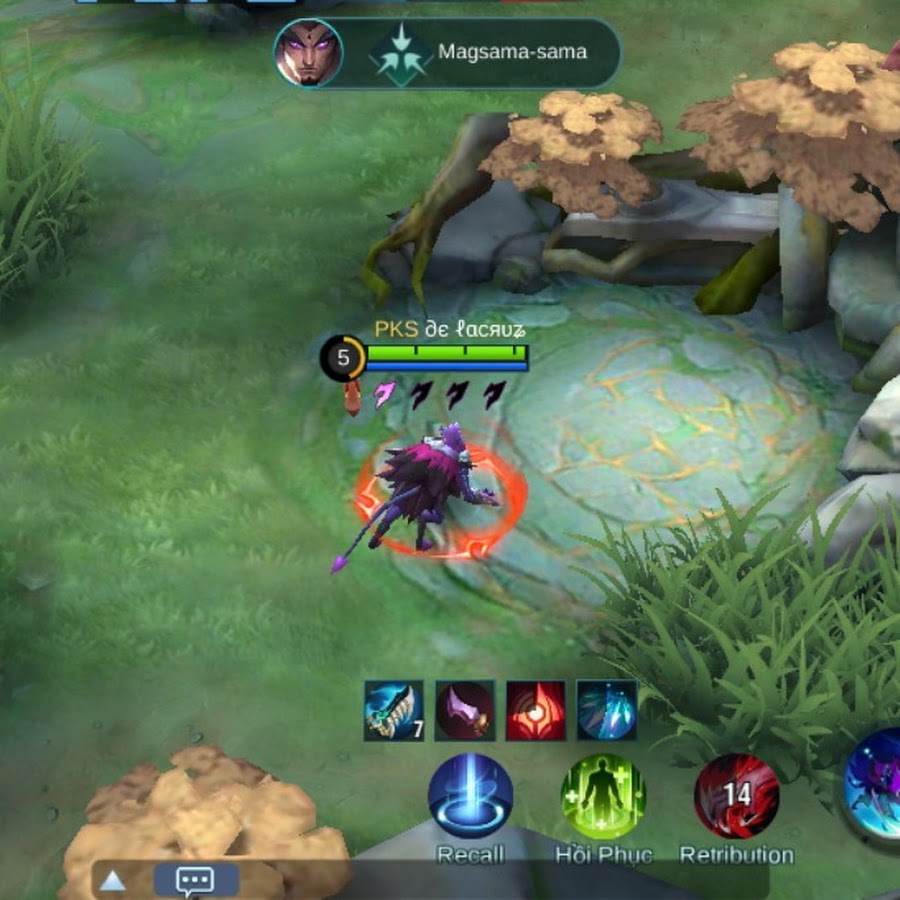Viewport: 900px width, 900px height.
Task: Cast the Retribution battle spell
Action: (737, 797)
